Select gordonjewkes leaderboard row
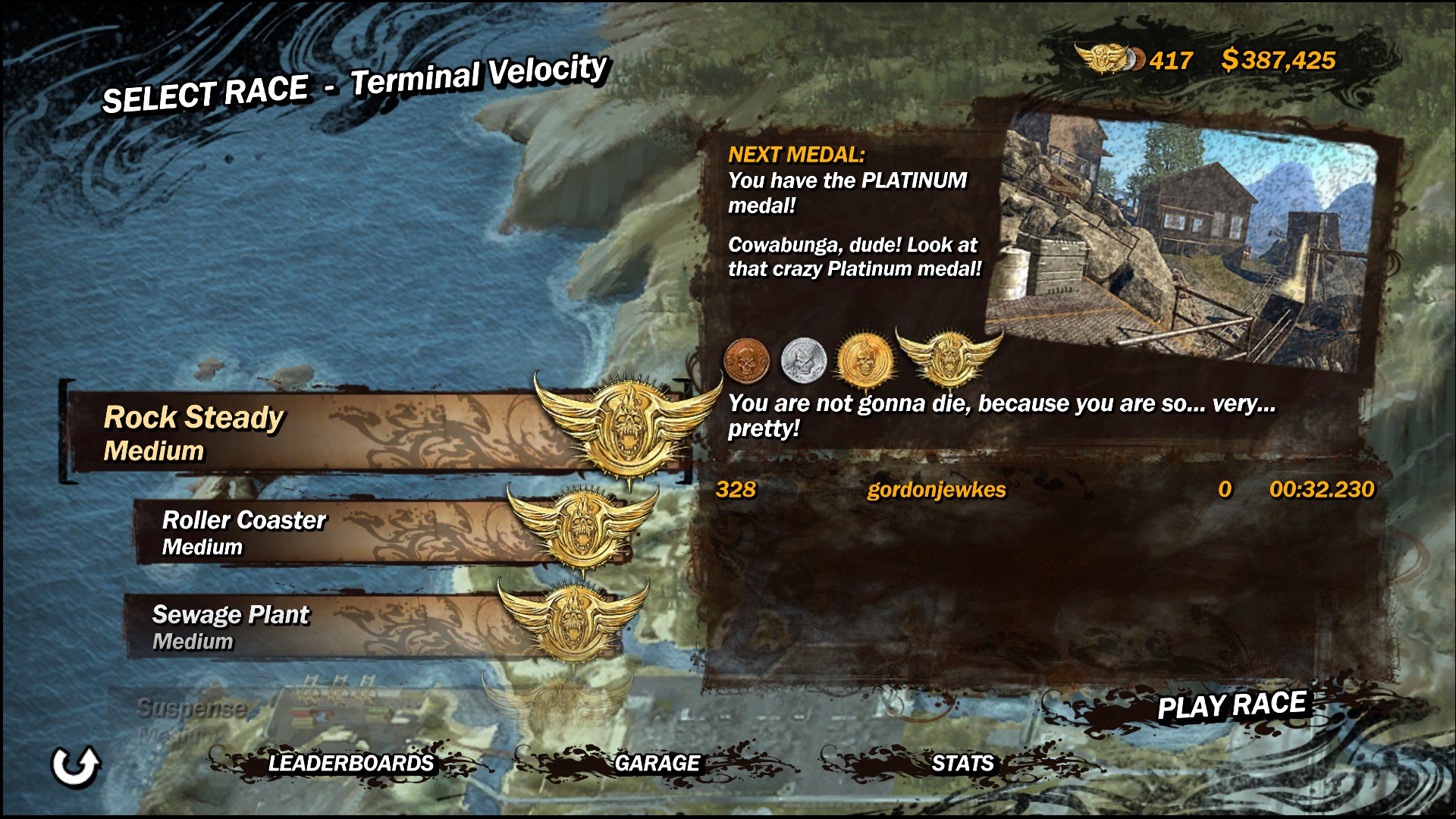1456x819 pixels. click(1045, 490)
